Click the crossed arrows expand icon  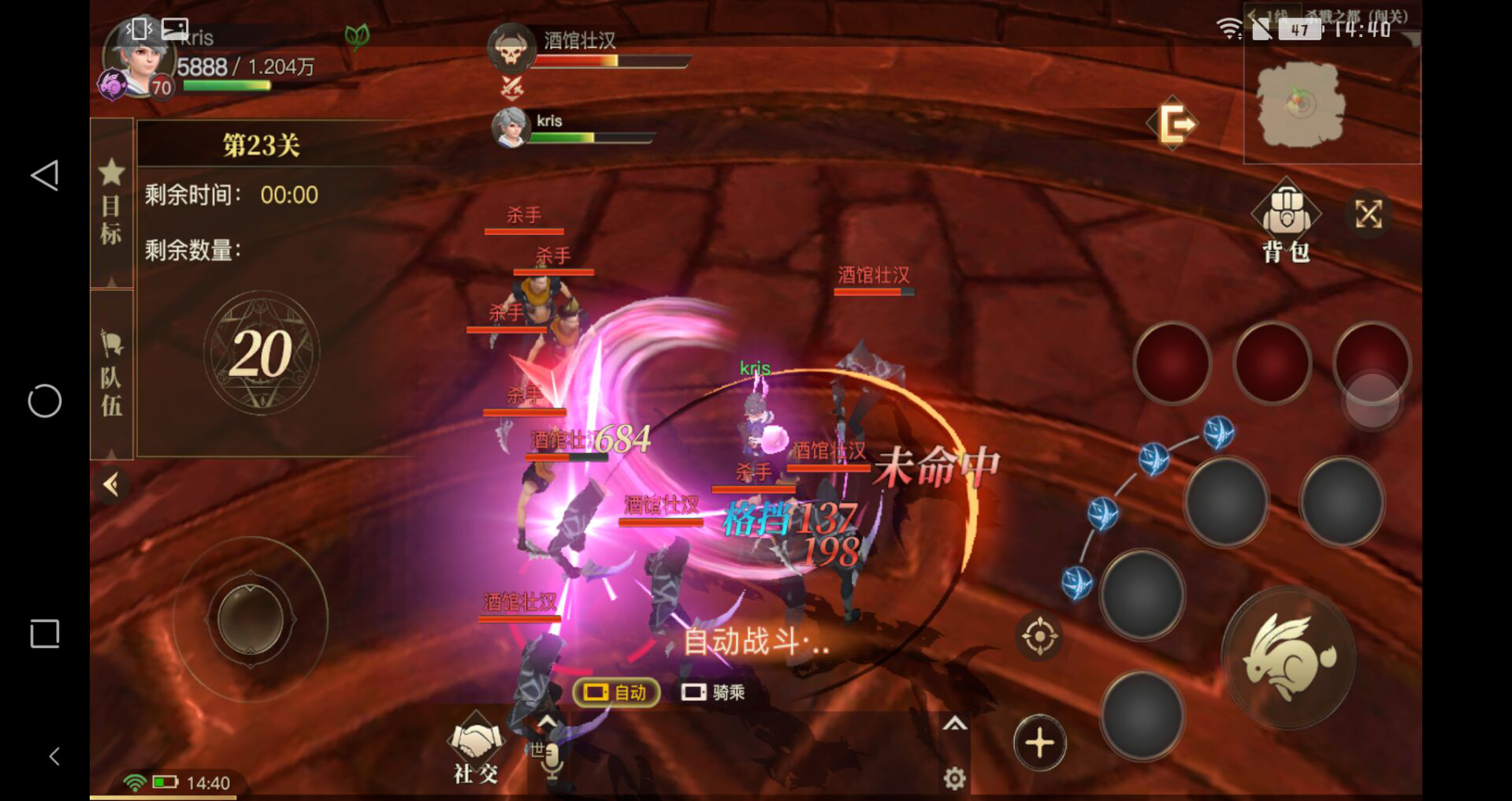click(1368, 214)
